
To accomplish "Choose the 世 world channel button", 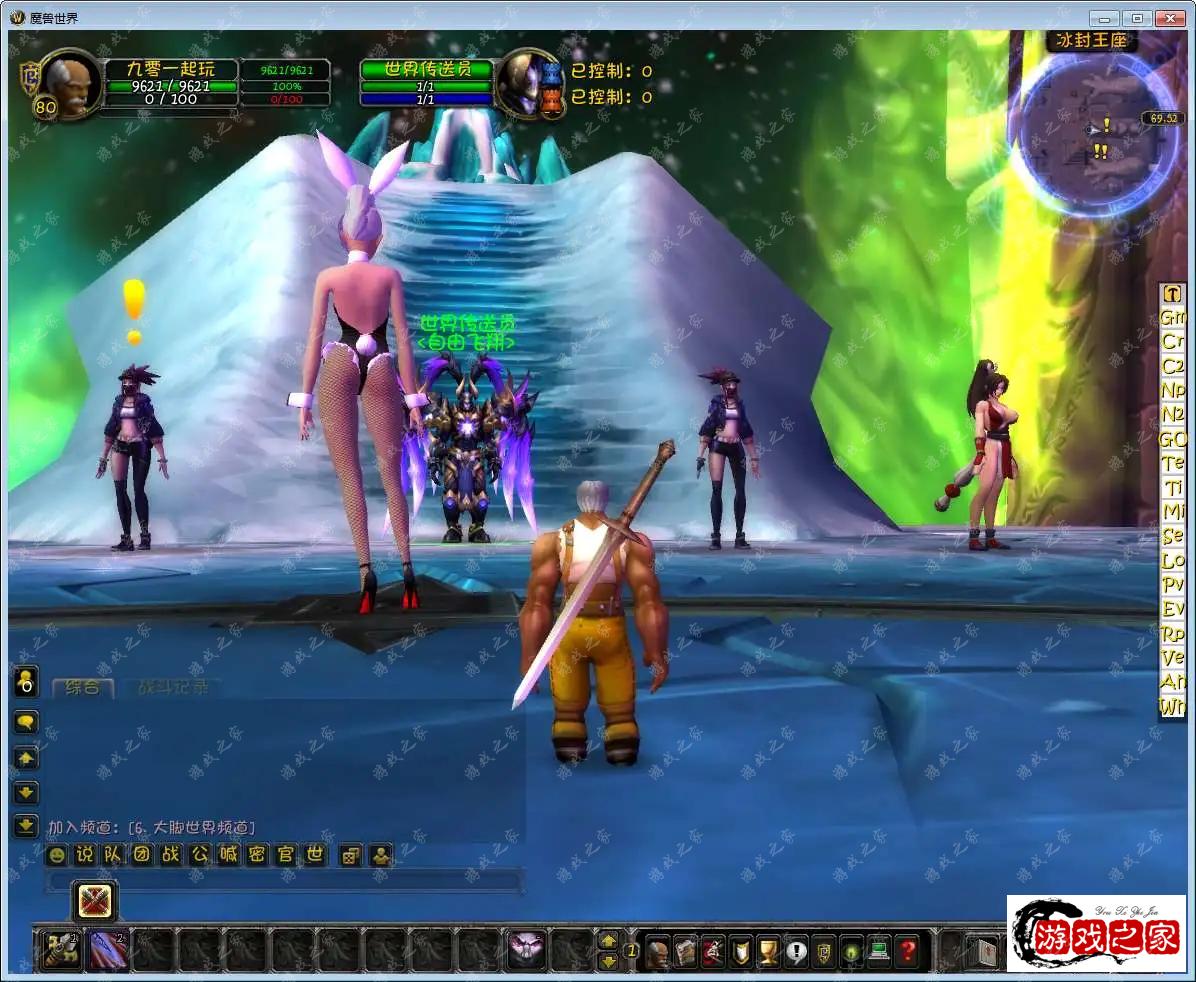I will click(x=315, y=855).
